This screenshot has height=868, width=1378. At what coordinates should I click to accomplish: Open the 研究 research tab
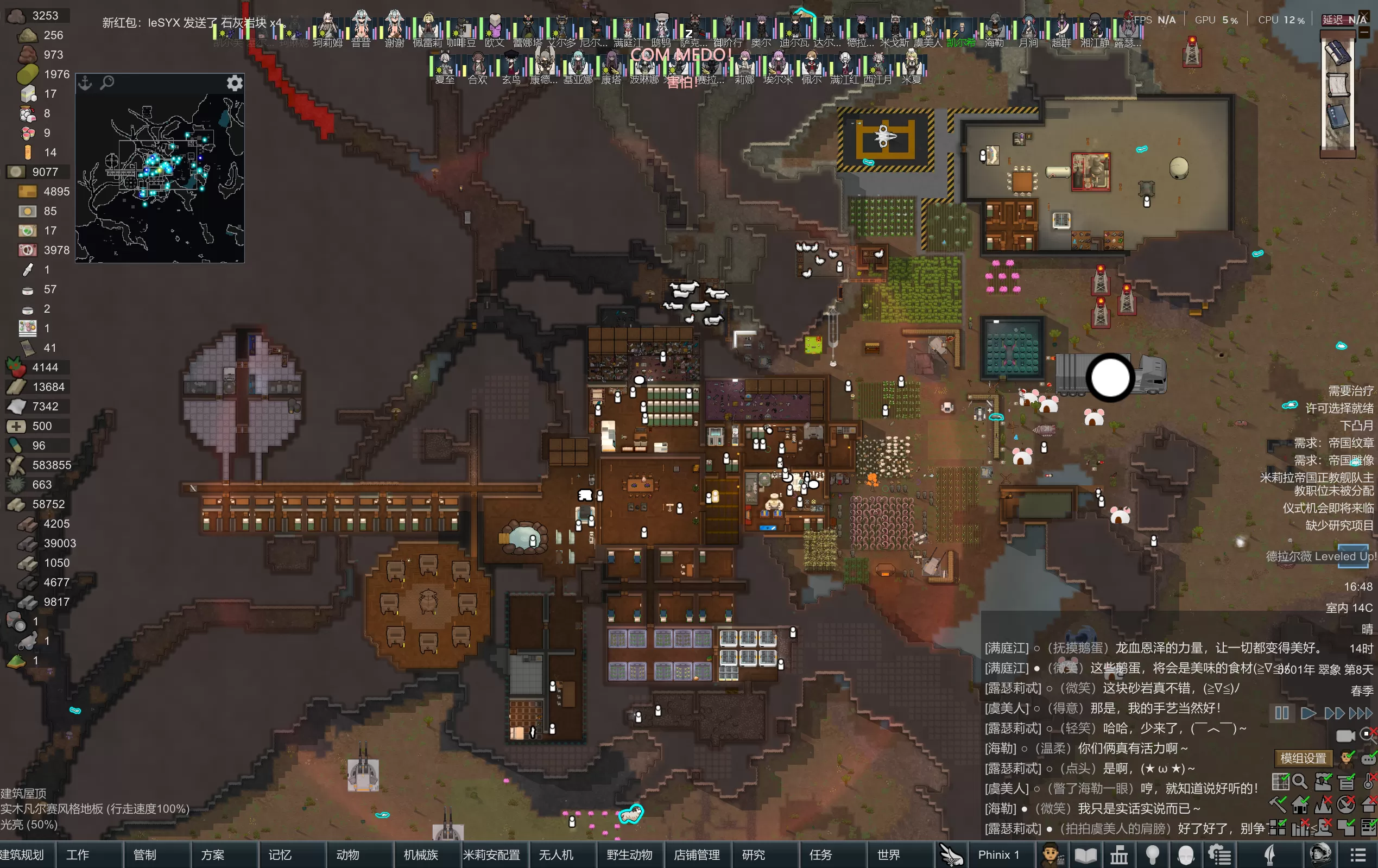[753, 855]
